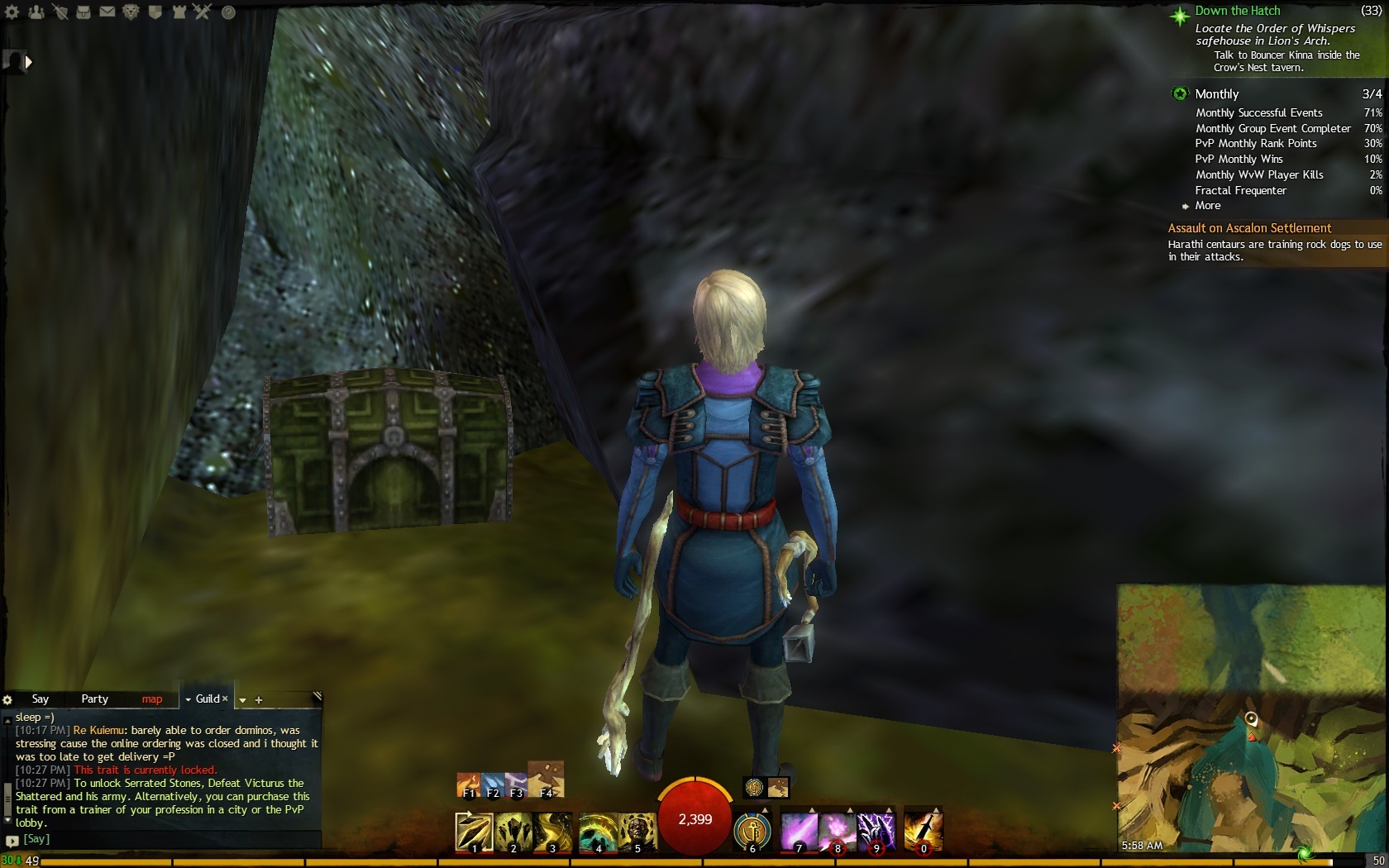This screenshot has width=1389, height=868.
Task: Expand the Monthly achievements More entry
Action: (1207, 206)
